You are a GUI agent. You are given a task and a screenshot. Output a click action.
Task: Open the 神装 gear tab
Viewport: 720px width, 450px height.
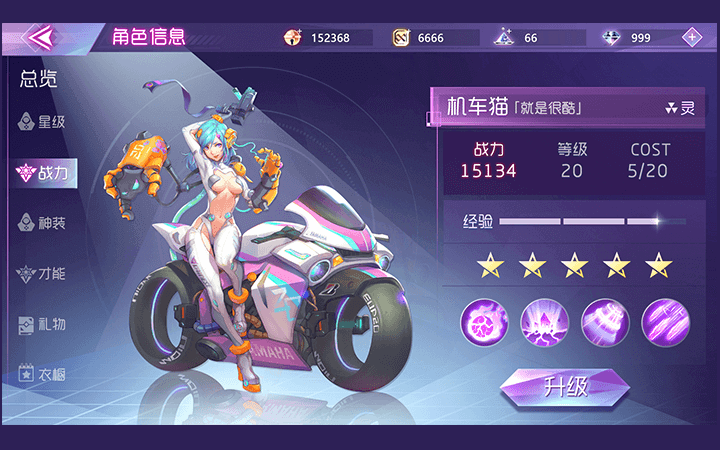tap(42, 223)
